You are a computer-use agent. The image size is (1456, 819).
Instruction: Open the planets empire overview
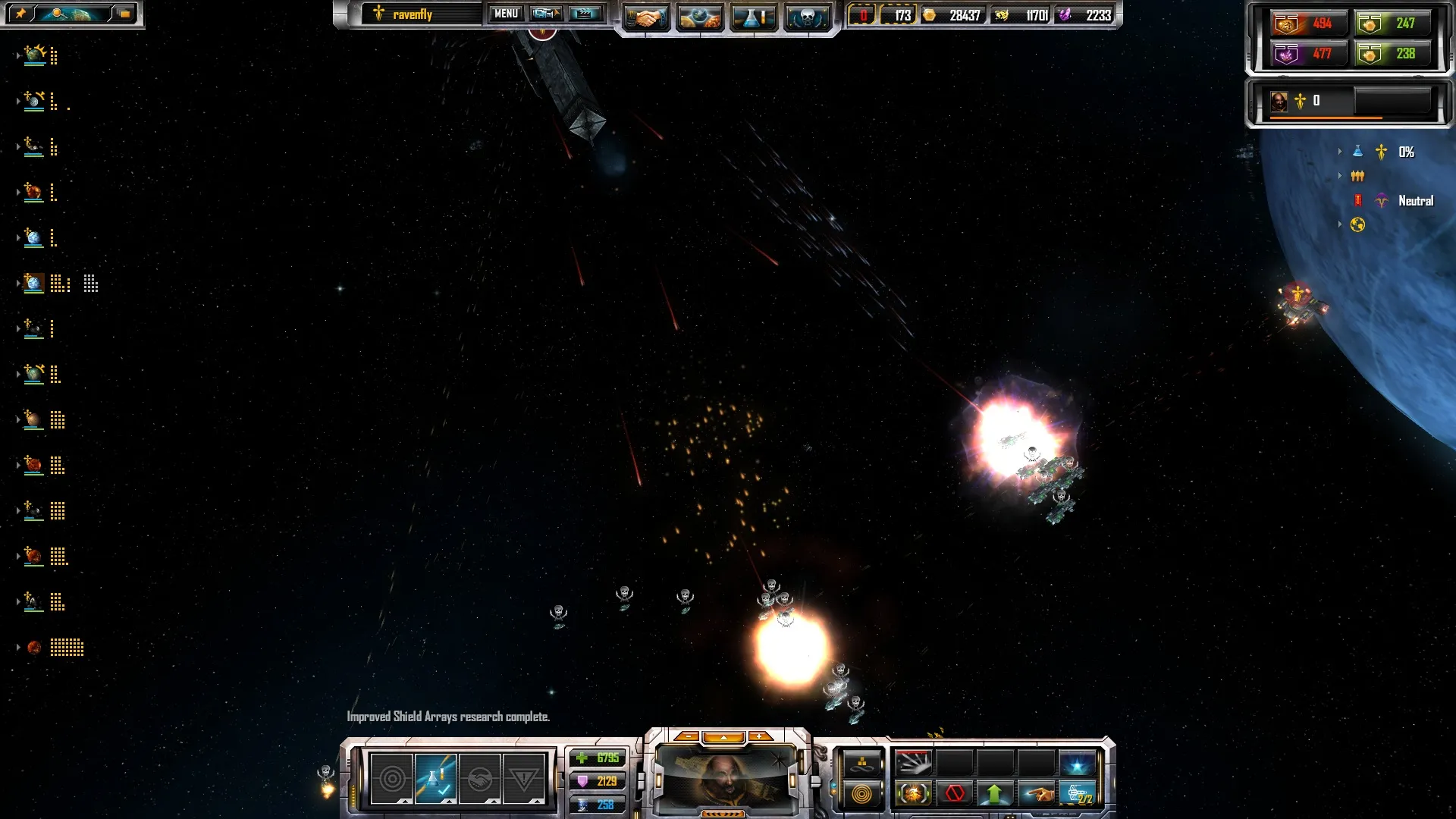(699, 17)
